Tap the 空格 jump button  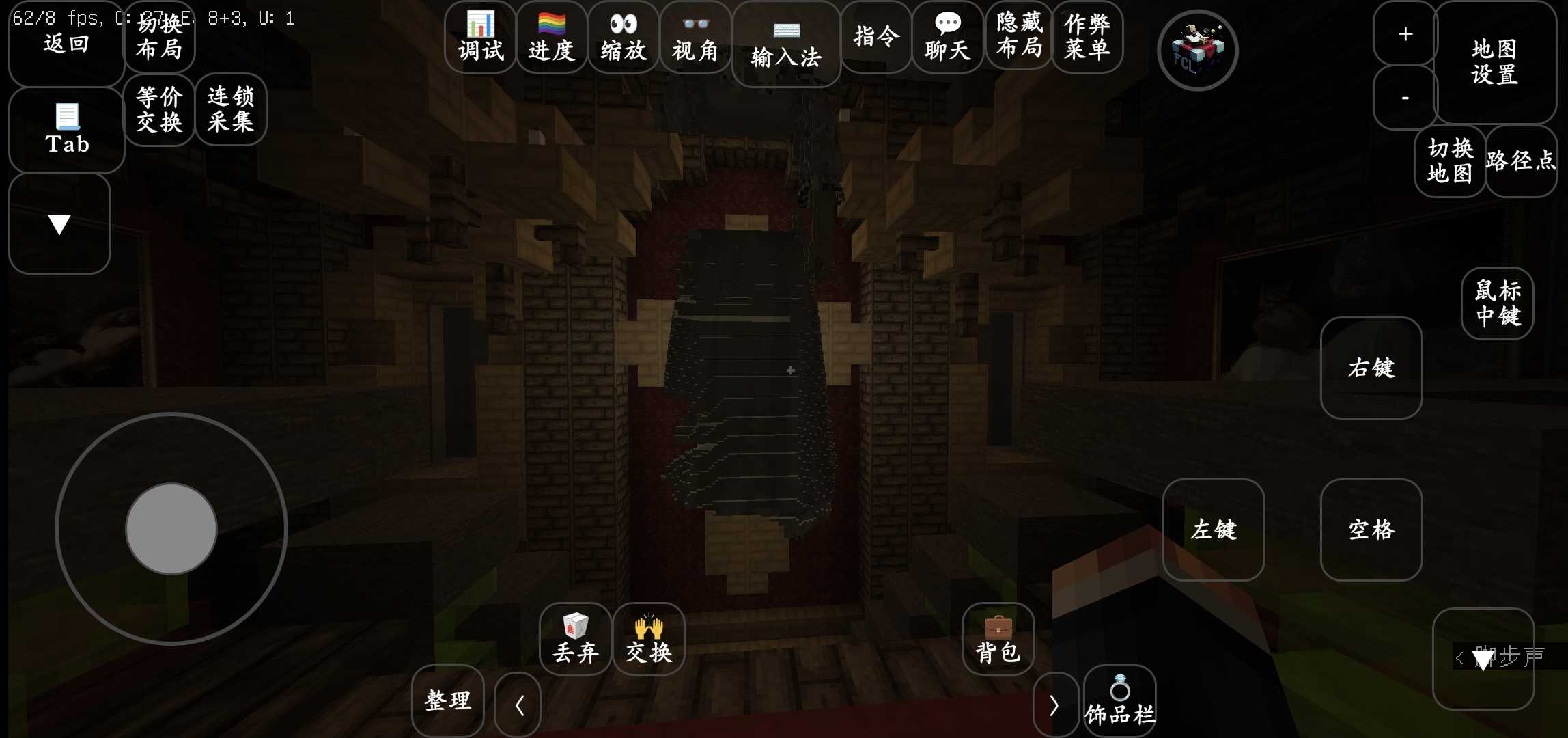click(1371, 530)
